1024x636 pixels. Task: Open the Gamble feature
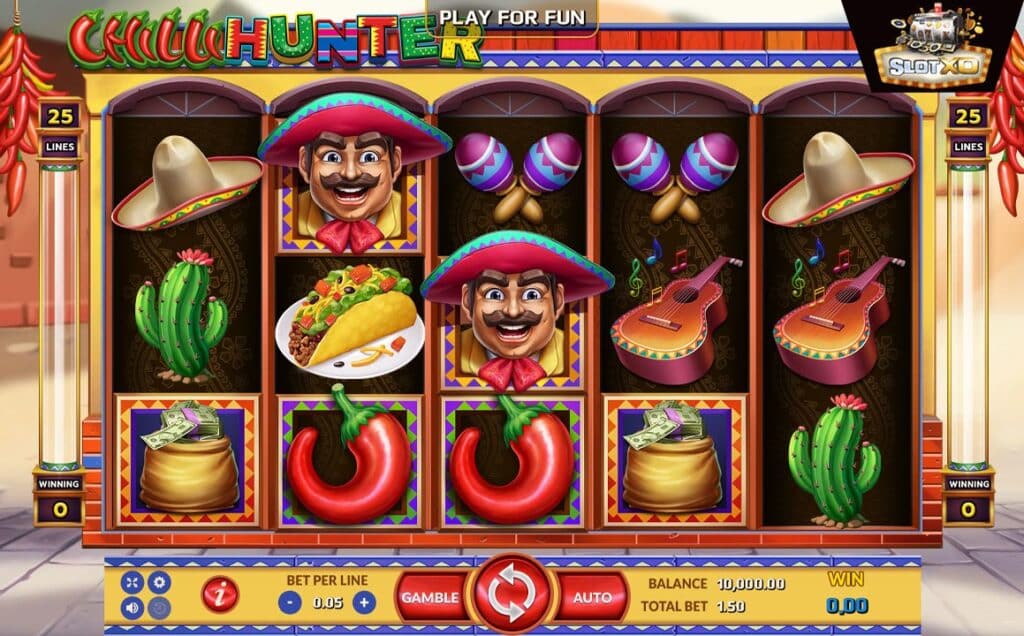coord(430,597)
